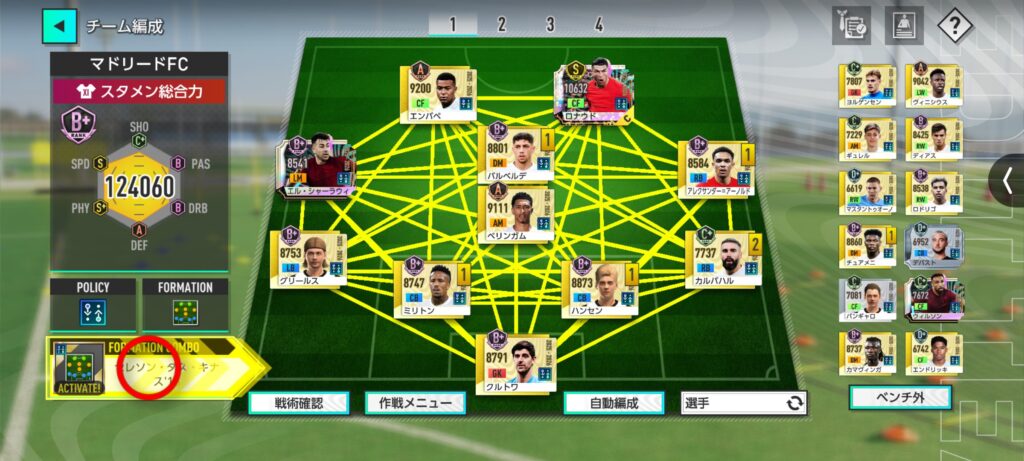Expand the side panel arrow tab
The width and height of the screenshot is (1024, 461).
(x=1007, y=180)
